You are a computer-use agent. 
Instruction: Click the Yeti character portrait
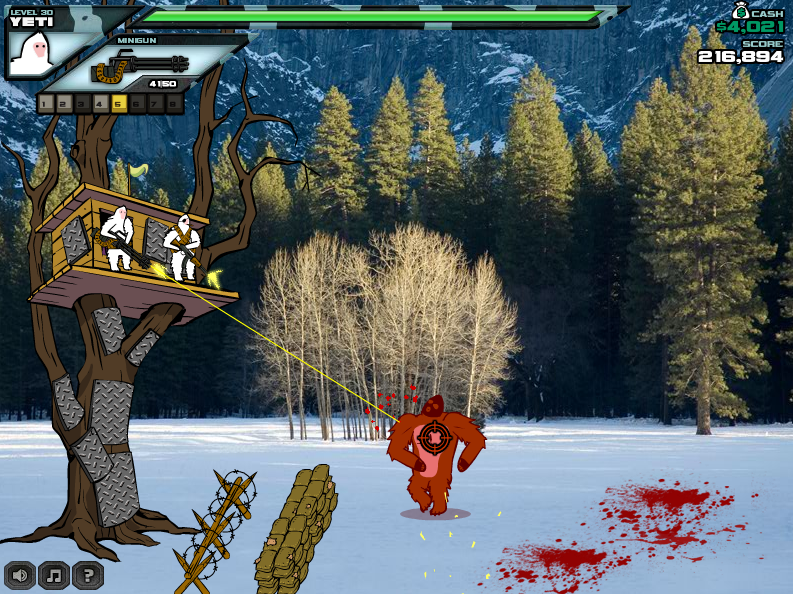pos(31,53)
